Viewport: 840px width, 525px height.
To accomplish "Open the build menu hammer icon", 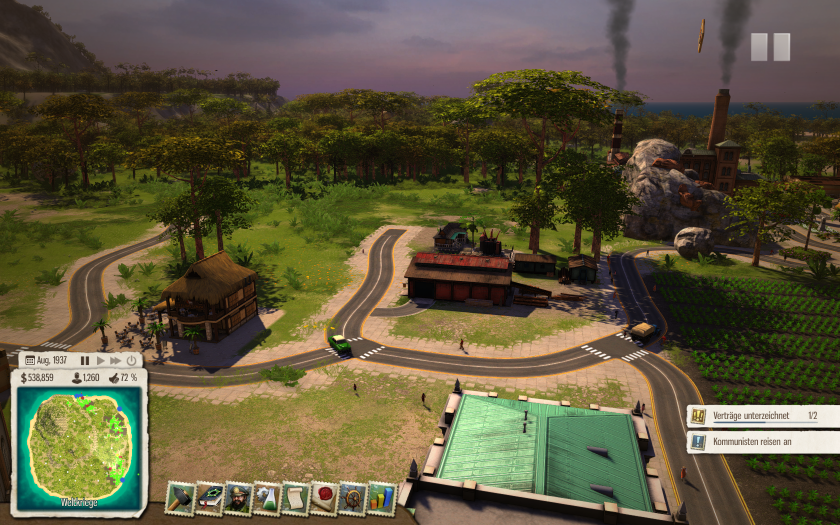I will [x=180, y=497].
